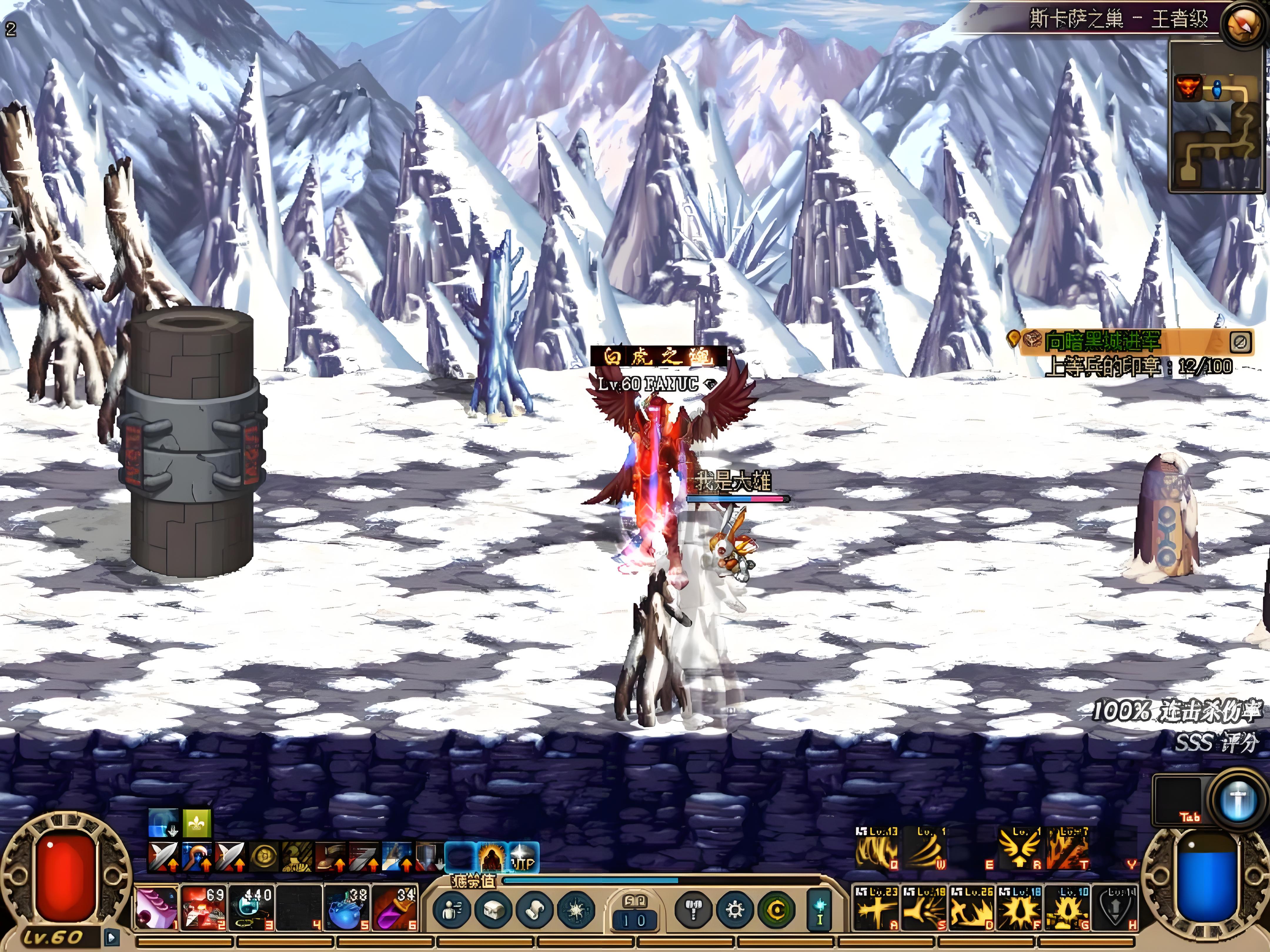The image size is (1270, 952).
Task: Click the blue sword orb button
Action: [x=1237, y=800]
